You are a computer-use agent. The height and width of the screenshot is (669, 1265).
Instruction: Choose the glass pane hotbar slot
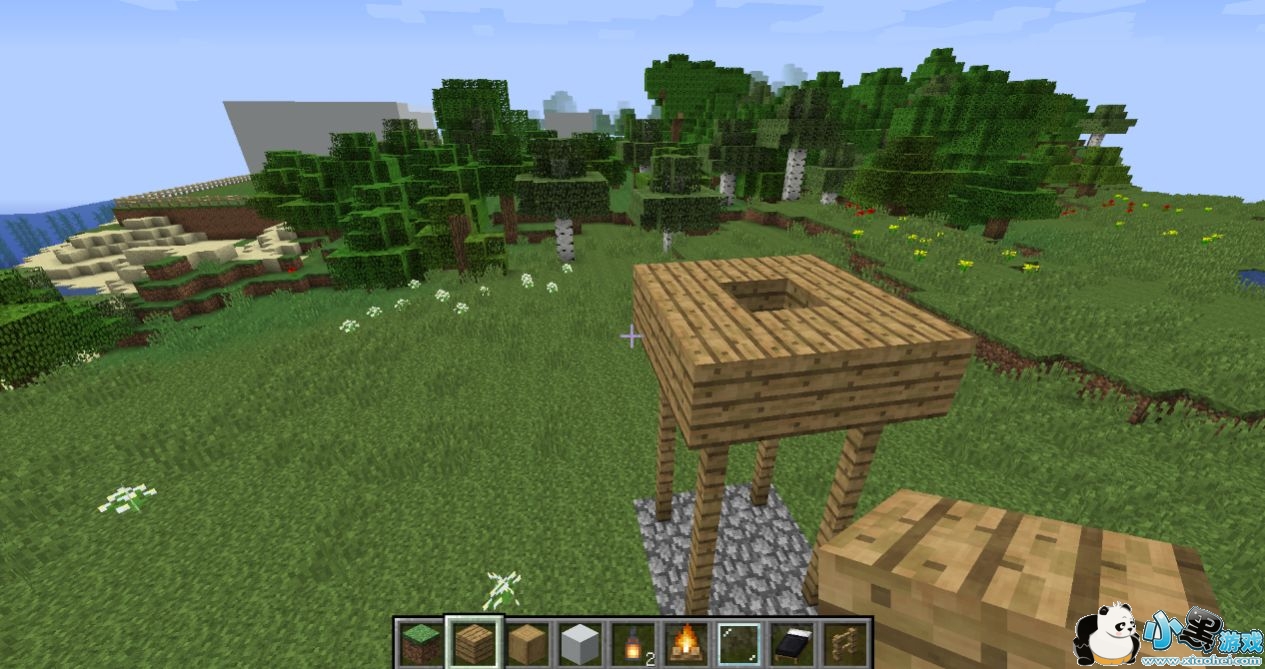(740, 643)
